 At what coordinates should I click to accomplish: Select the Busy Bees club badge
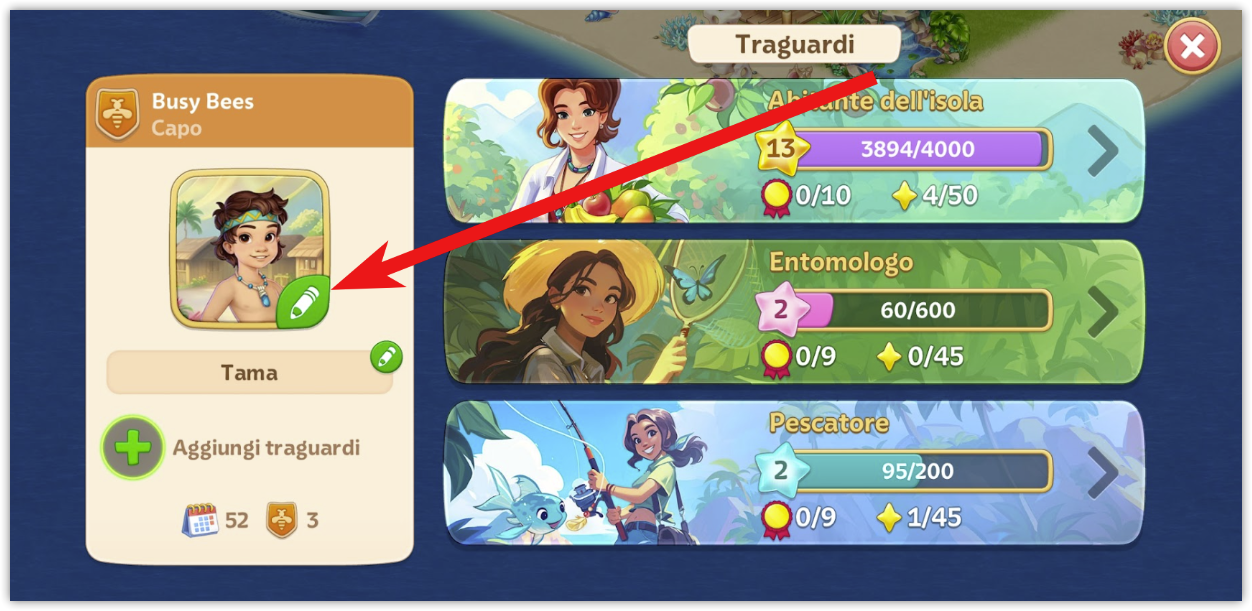point(117,114)
